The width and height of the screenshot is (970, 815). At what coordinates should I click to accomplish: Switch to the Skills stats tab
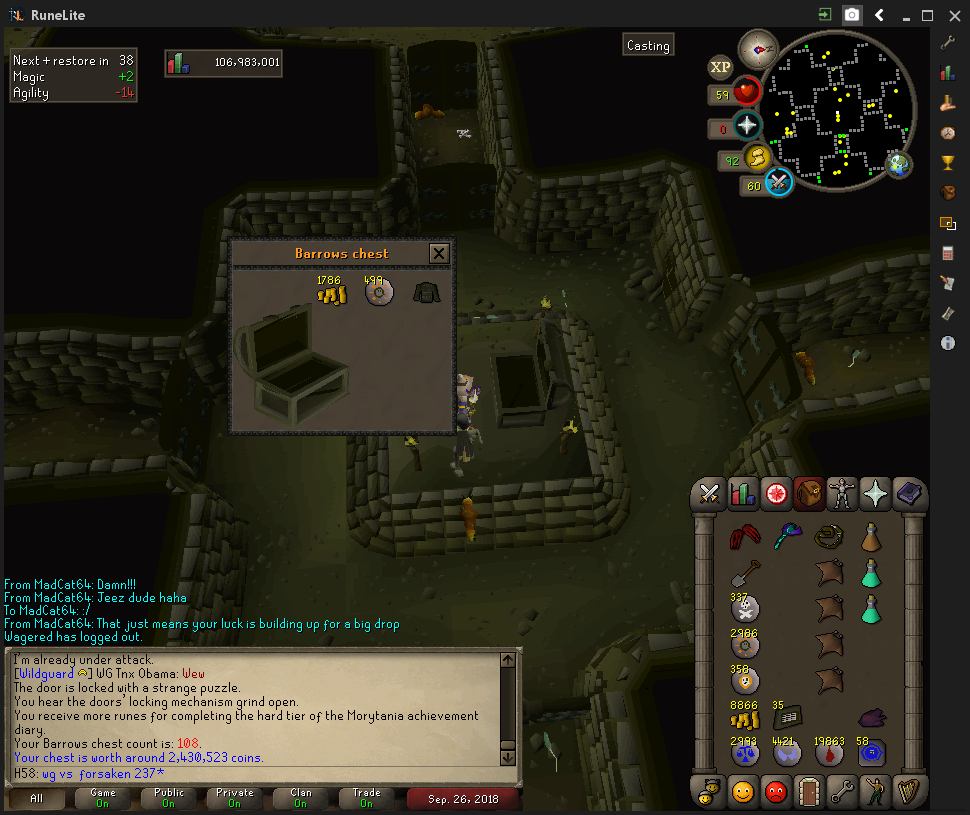(742, 494)
